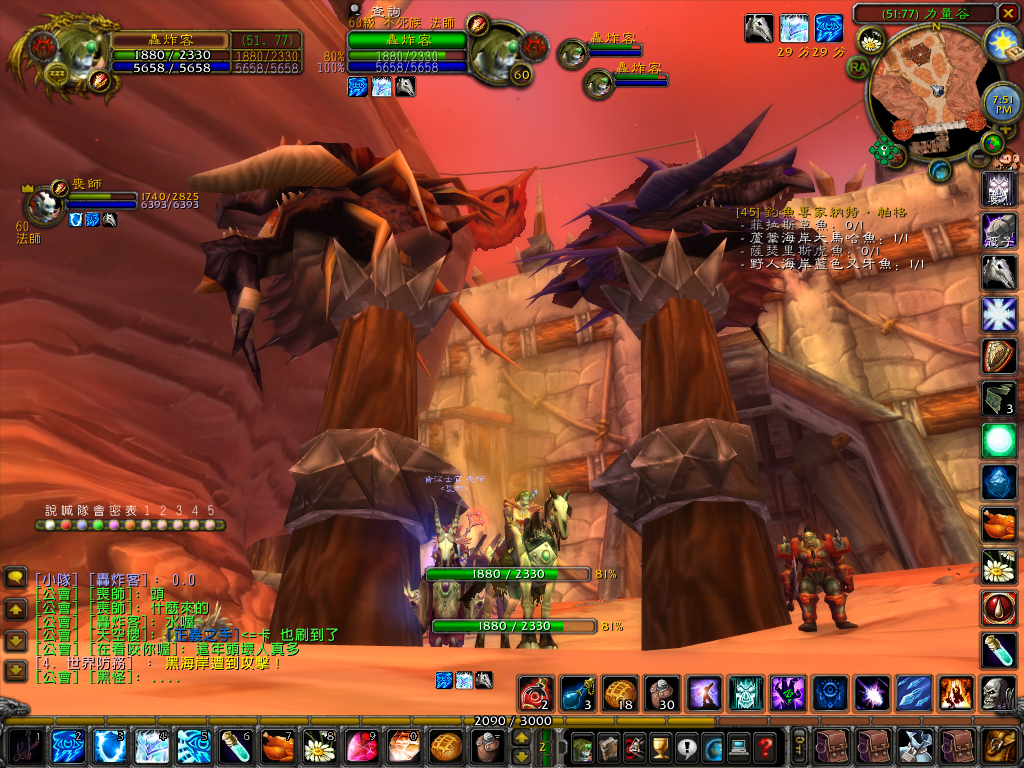Close the minimap with the X button
Image resolution: width=1024 pixels, height=768 pixels.
[x=1008, y=13]
